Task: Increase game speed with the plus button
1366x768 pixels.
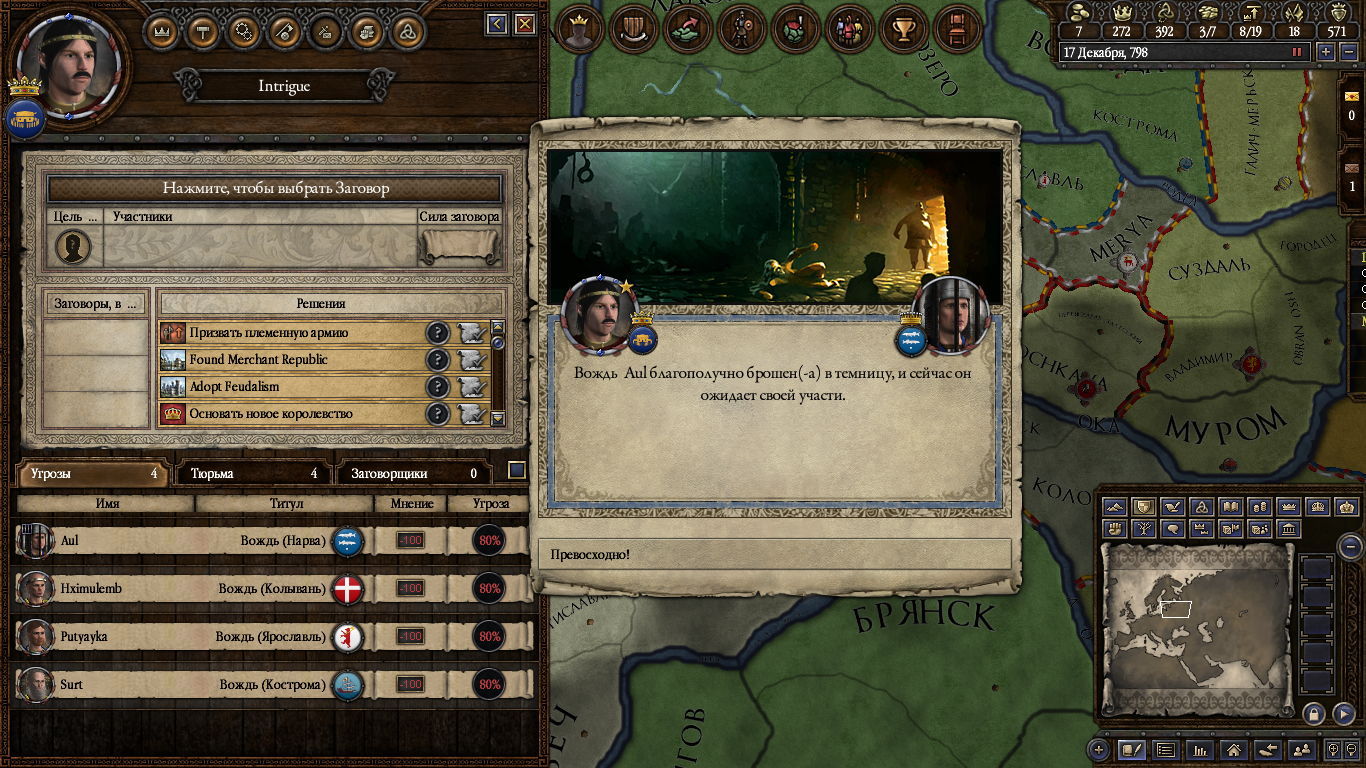Action: (x=1326, y=52)
